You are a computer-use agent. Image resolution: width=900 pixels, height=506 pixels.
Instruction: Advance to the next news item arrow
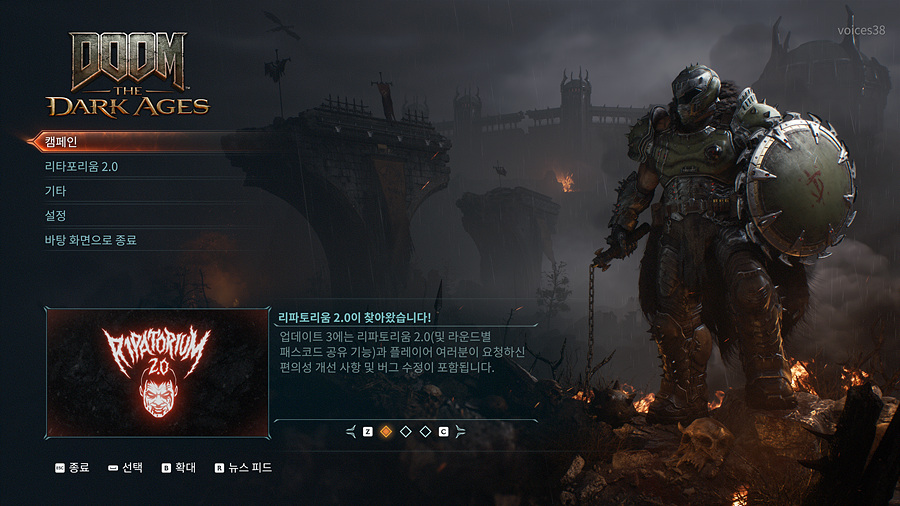[x=460, y=432]
